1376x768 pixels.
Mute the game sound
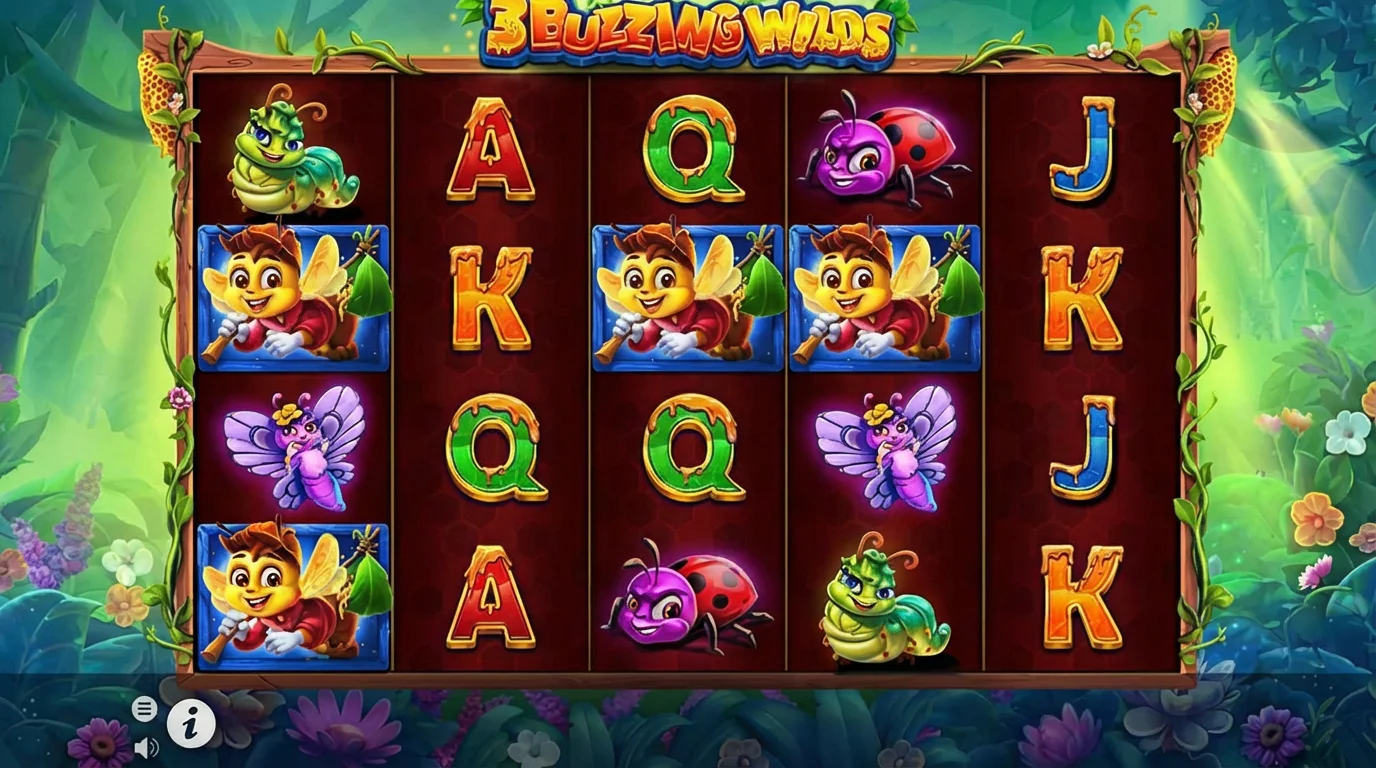(x=147, y=749)
